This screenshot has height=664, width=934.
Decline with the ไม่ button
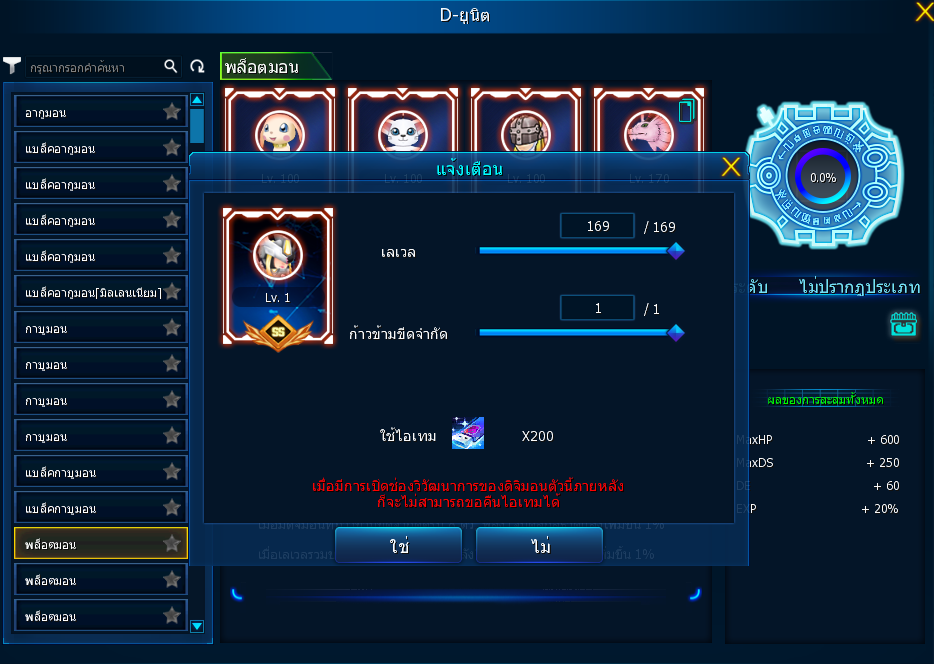(x=540, y=546)
